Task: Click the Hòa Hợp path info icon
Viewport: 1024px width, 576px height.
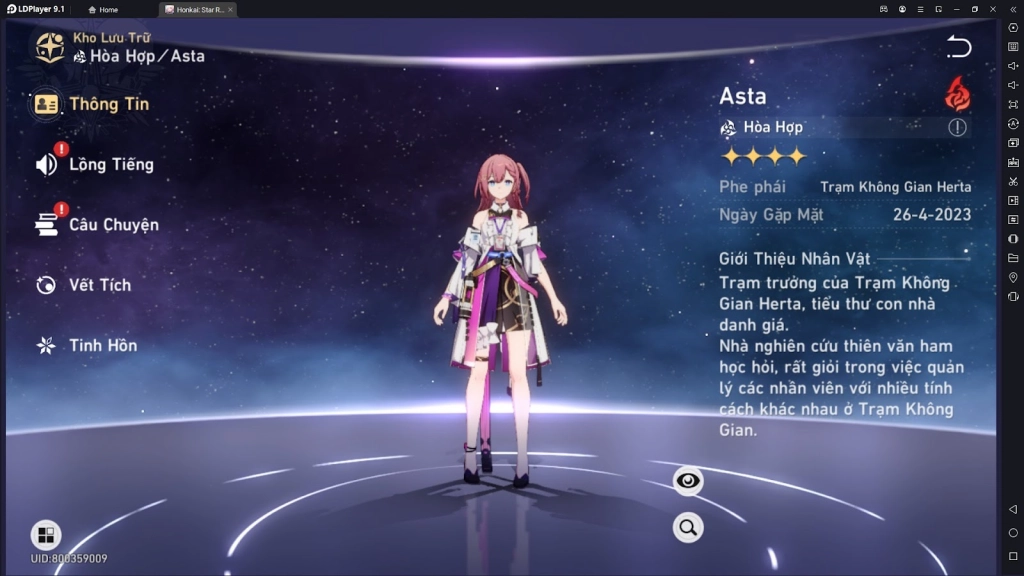Action: [957, 127]
